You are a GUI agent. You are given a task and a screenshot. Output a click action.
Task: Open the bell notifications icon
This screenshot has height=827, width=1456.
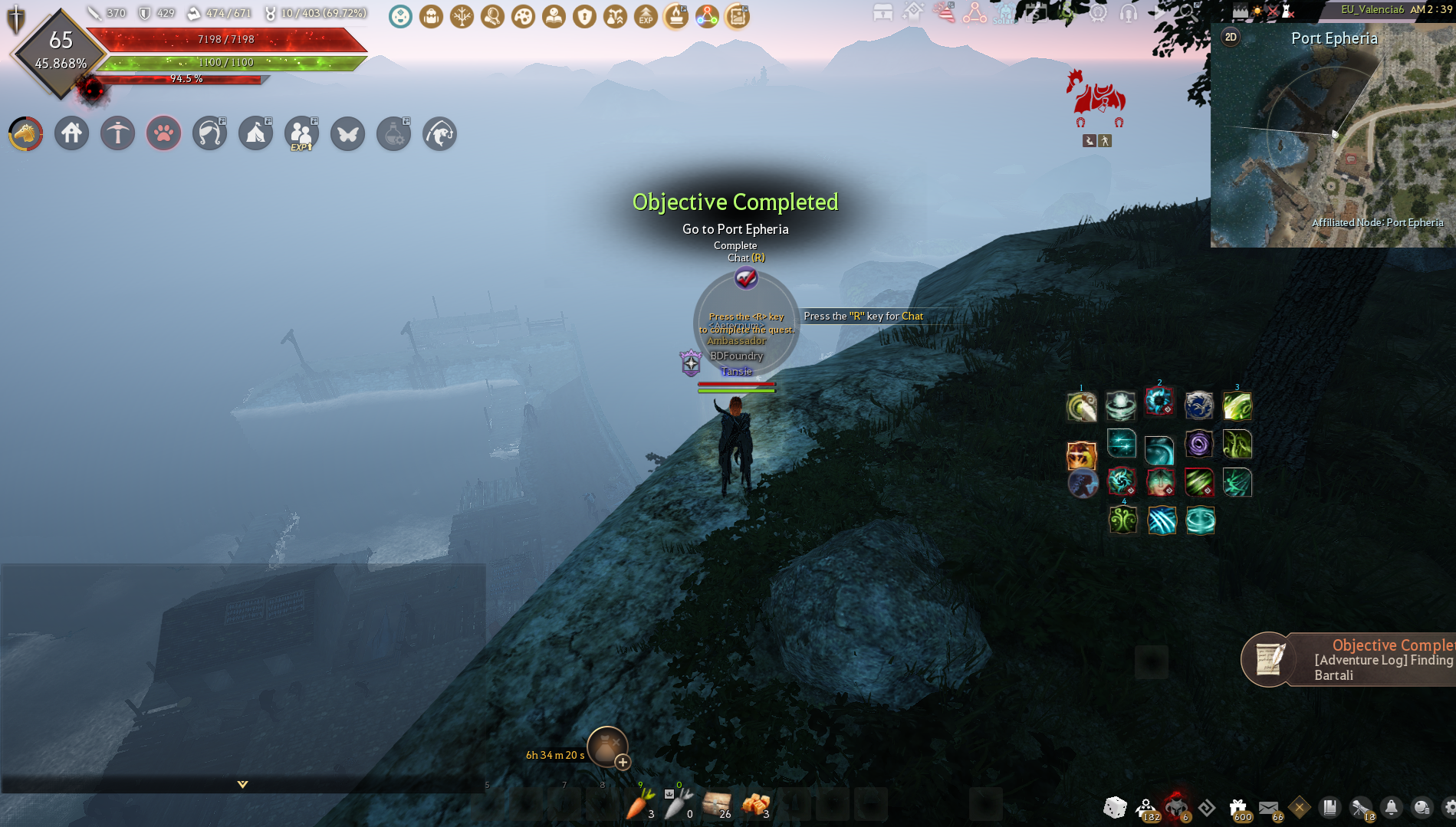(1391, 807)
